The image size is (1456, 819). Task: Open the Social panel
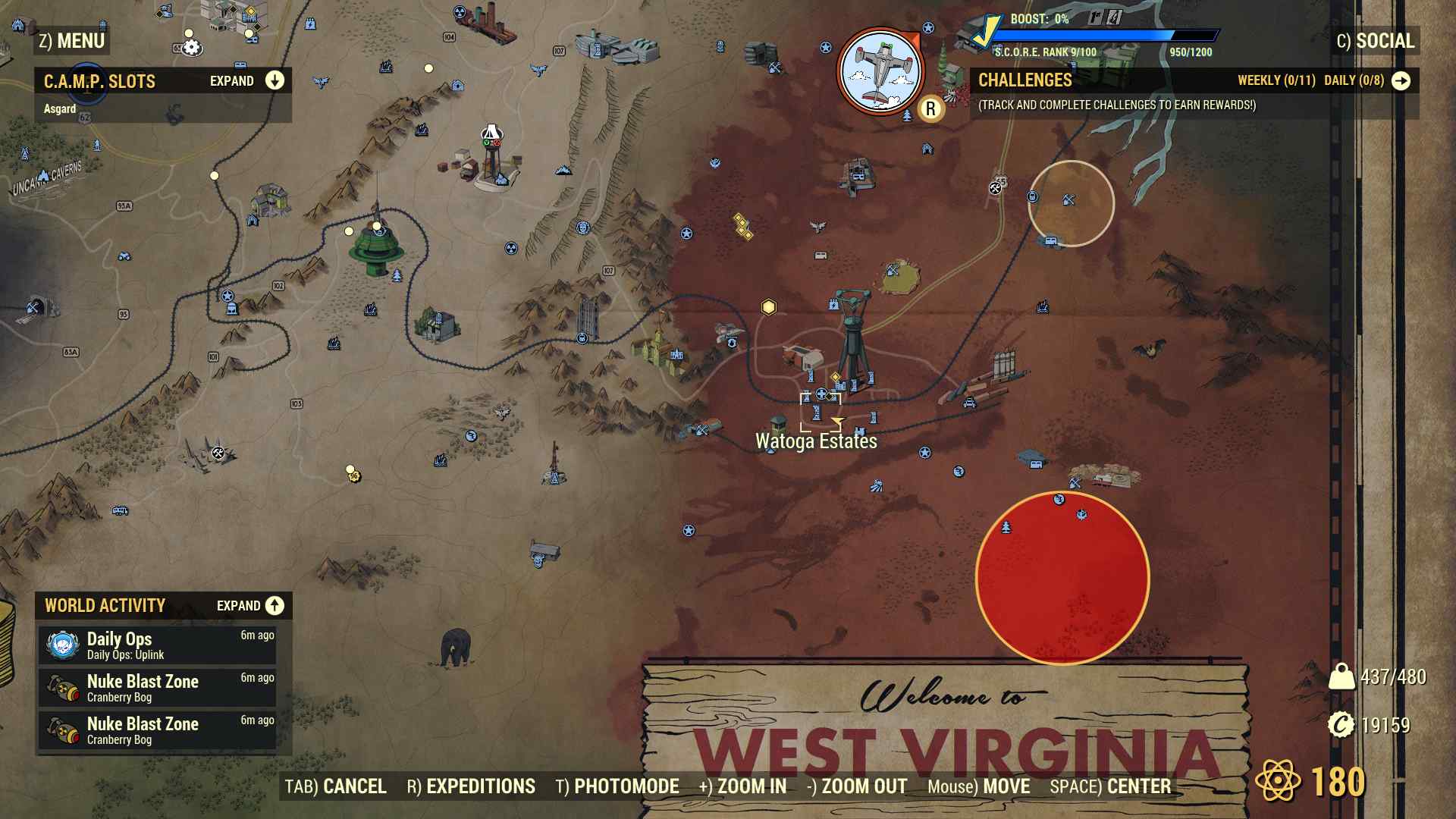(x=1376, y=41)
